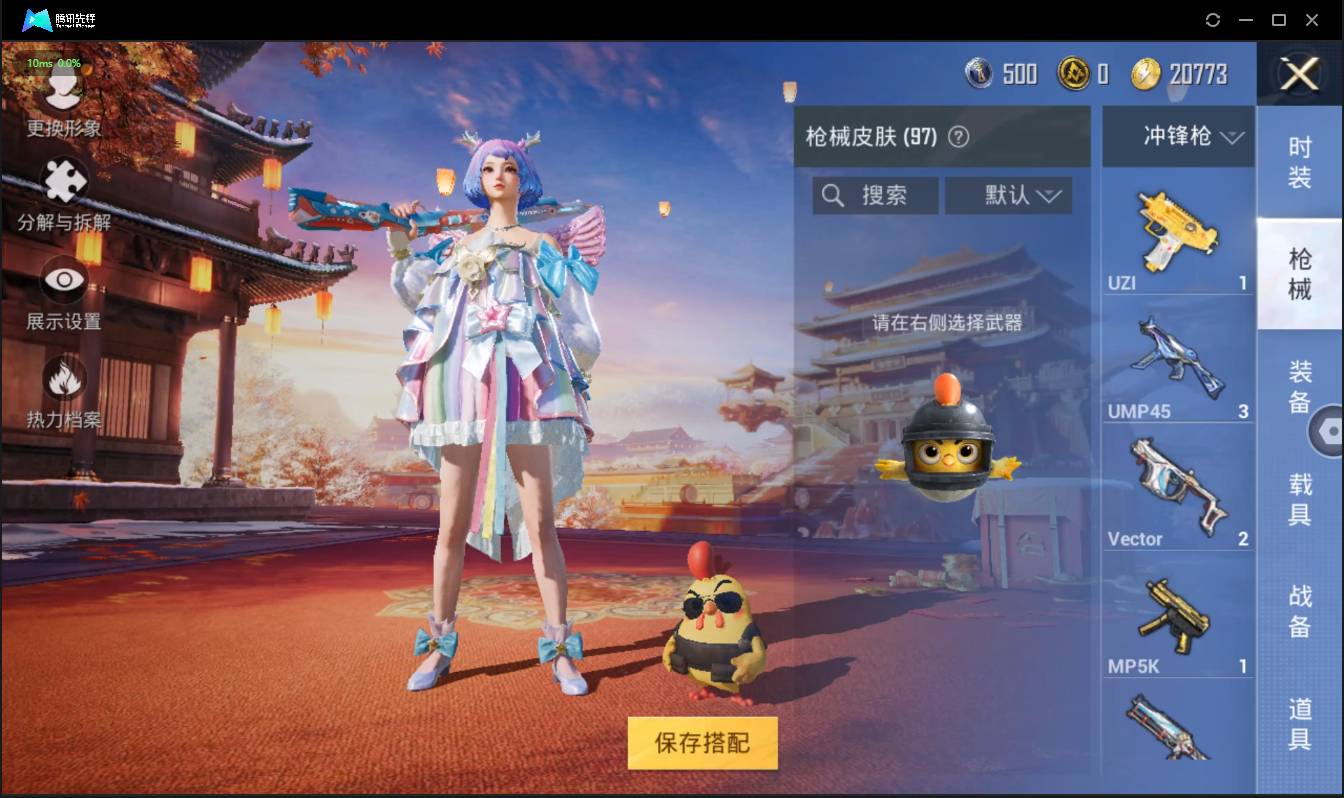Check the silver coin currency balance
The height and width of the screenshot is (798, 1344).
[1000, 72]
